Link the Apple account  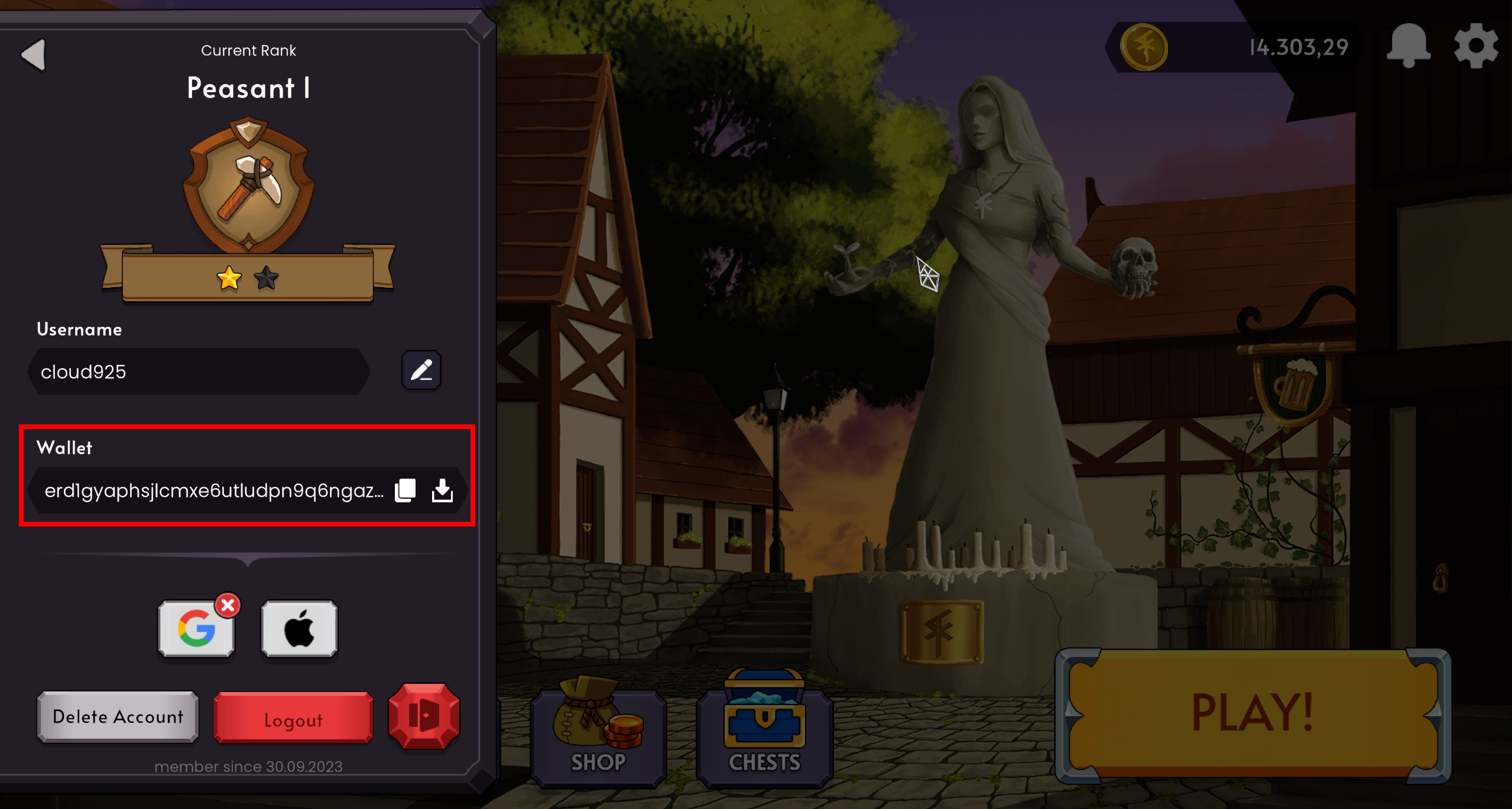(x=300, y=628)
